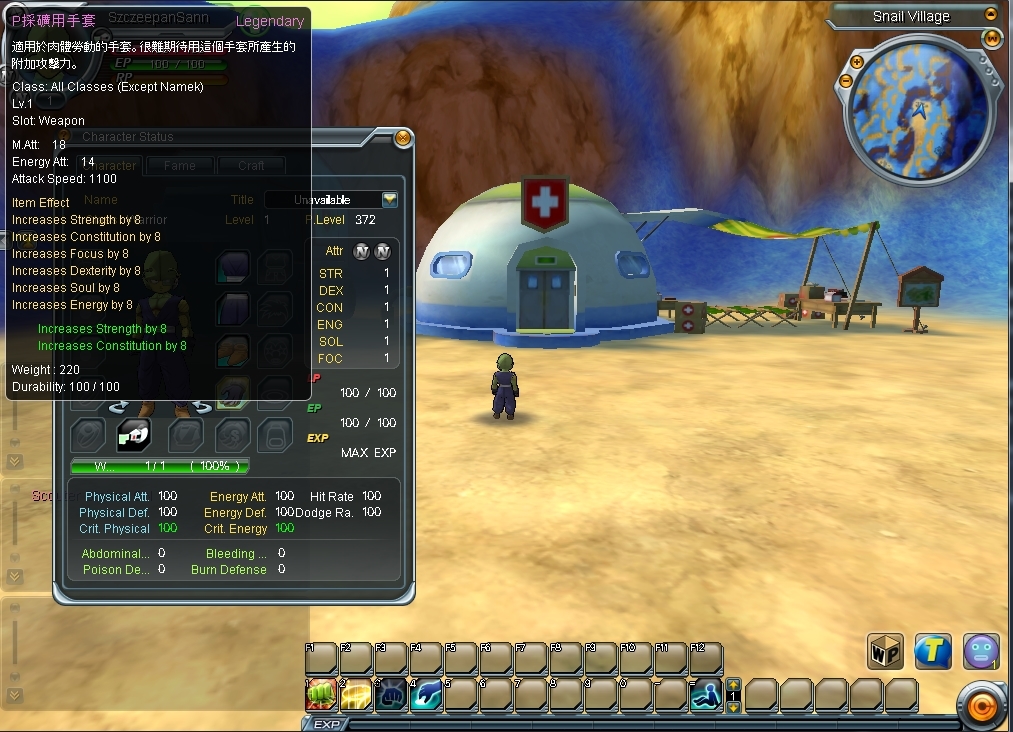The width and height of the screenshot is (1013, 732).
Task: Activate the sitting rest action icon
Action: [706, 694]
